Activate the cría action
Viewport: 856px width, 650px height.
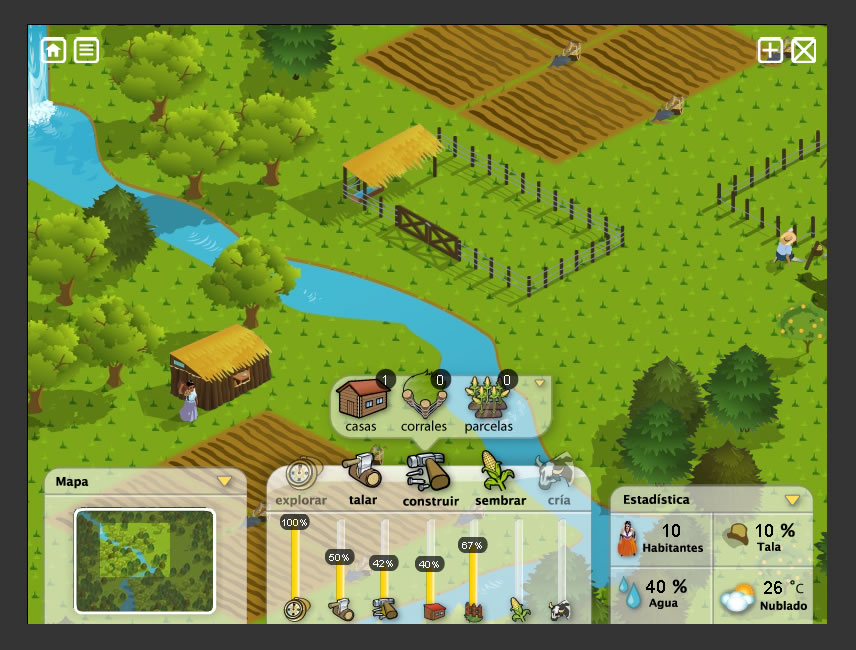coord(556,480)
